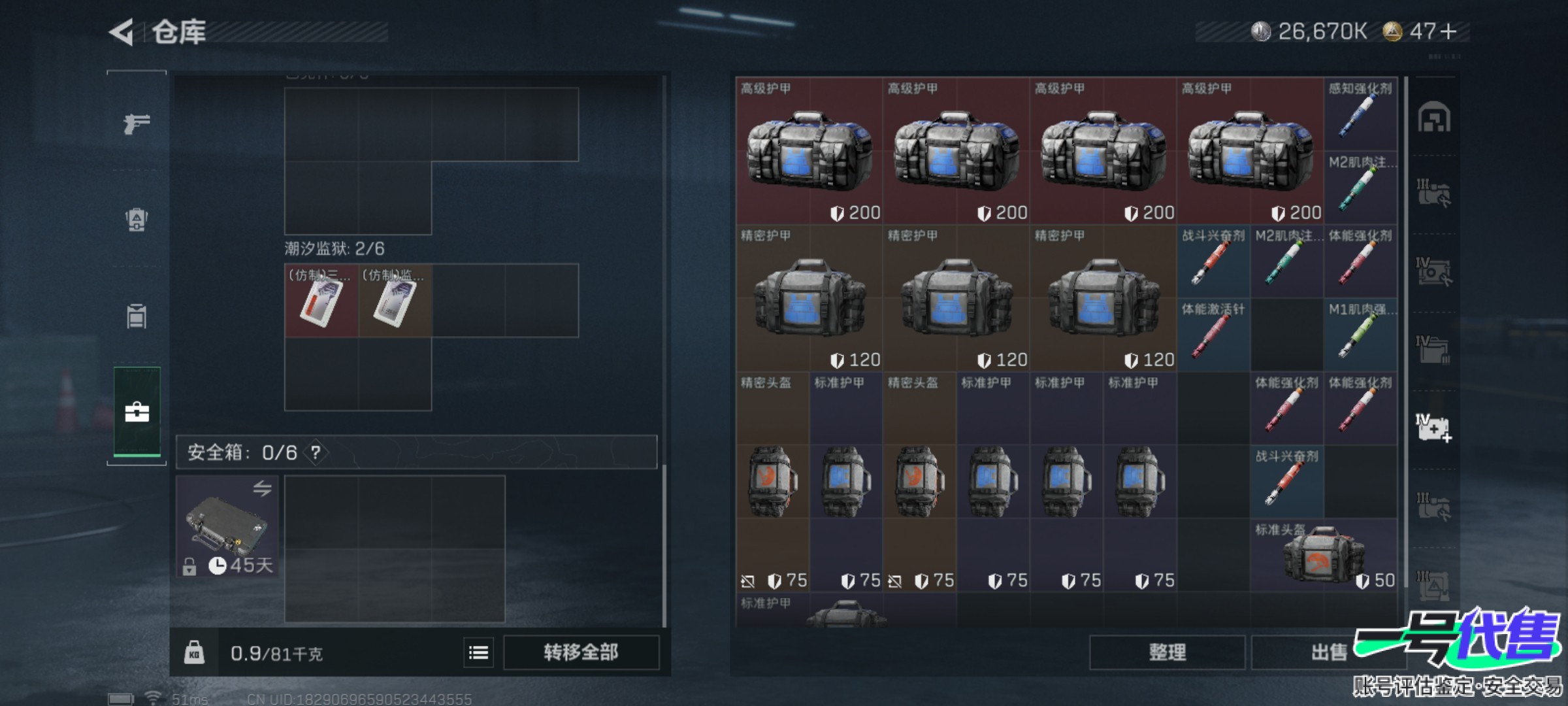Click the 出售 sell button

pos(1329,652)
